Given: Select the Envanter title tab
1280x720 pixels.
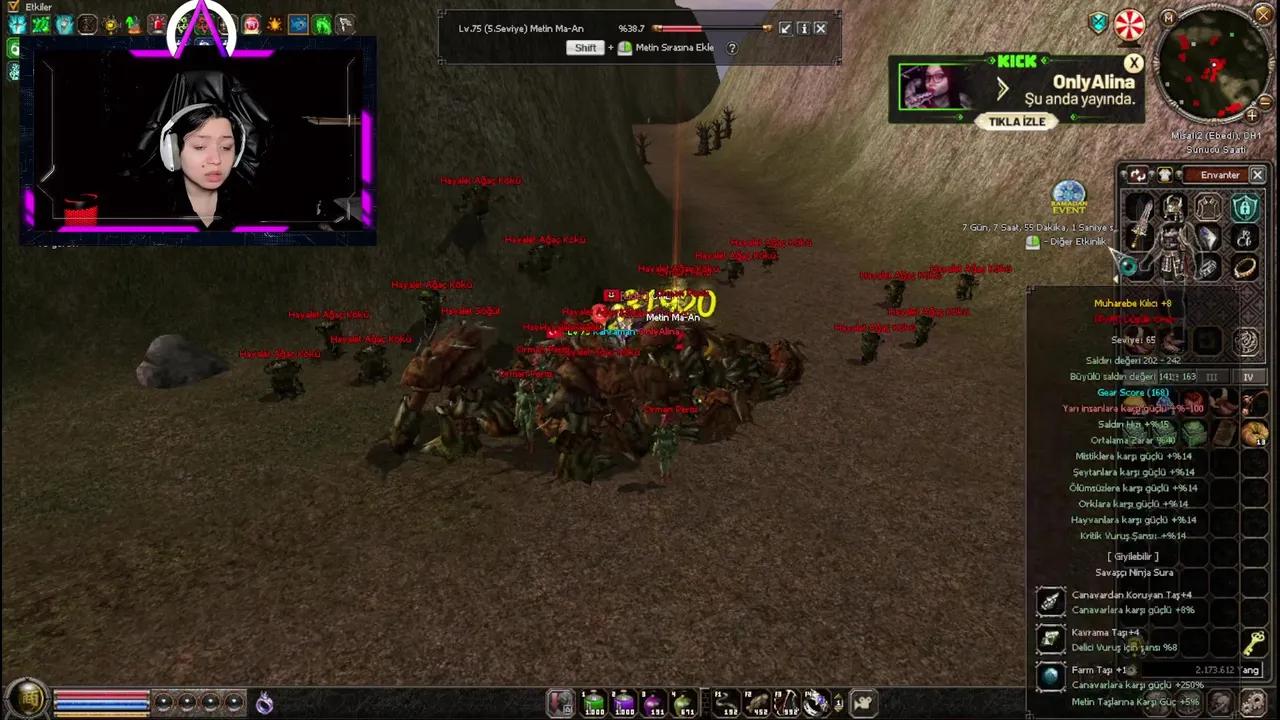Looking at the screenshot, I should coord(1220,174).
